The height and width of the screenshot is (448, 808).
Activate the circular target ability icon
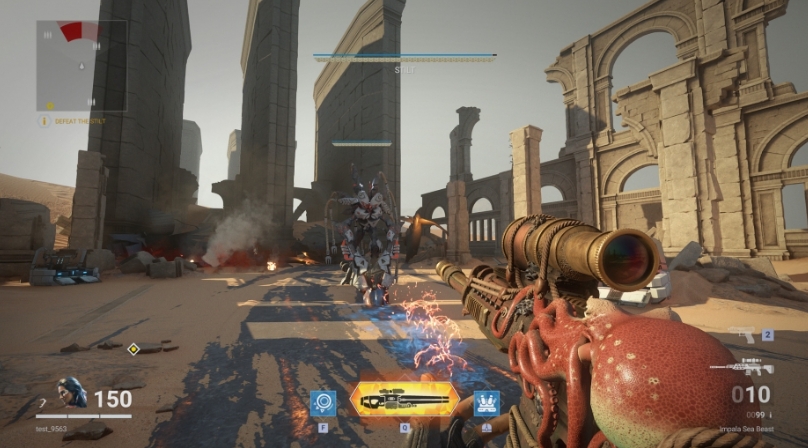tap(323, 402)
